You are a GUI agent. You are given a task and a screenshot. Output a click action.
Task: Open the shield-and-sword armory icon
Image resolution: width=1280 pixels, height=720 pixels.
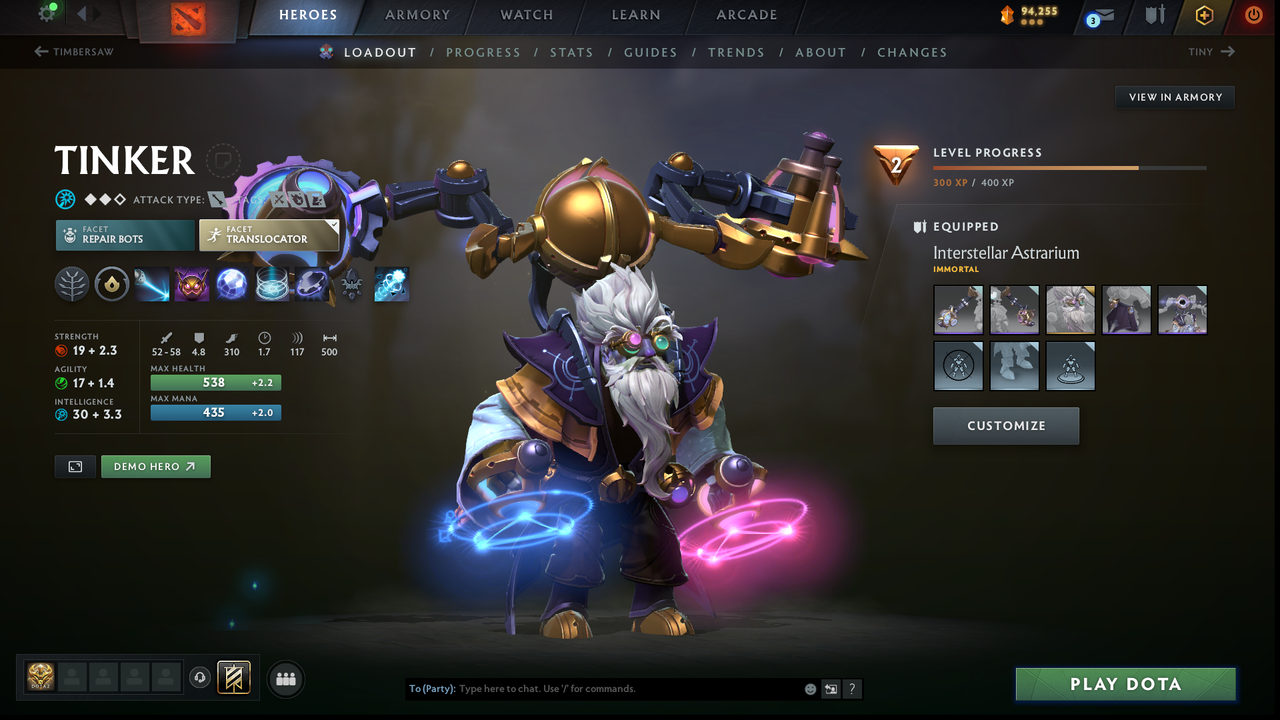pyautogui.click(x=1154, y=15)
